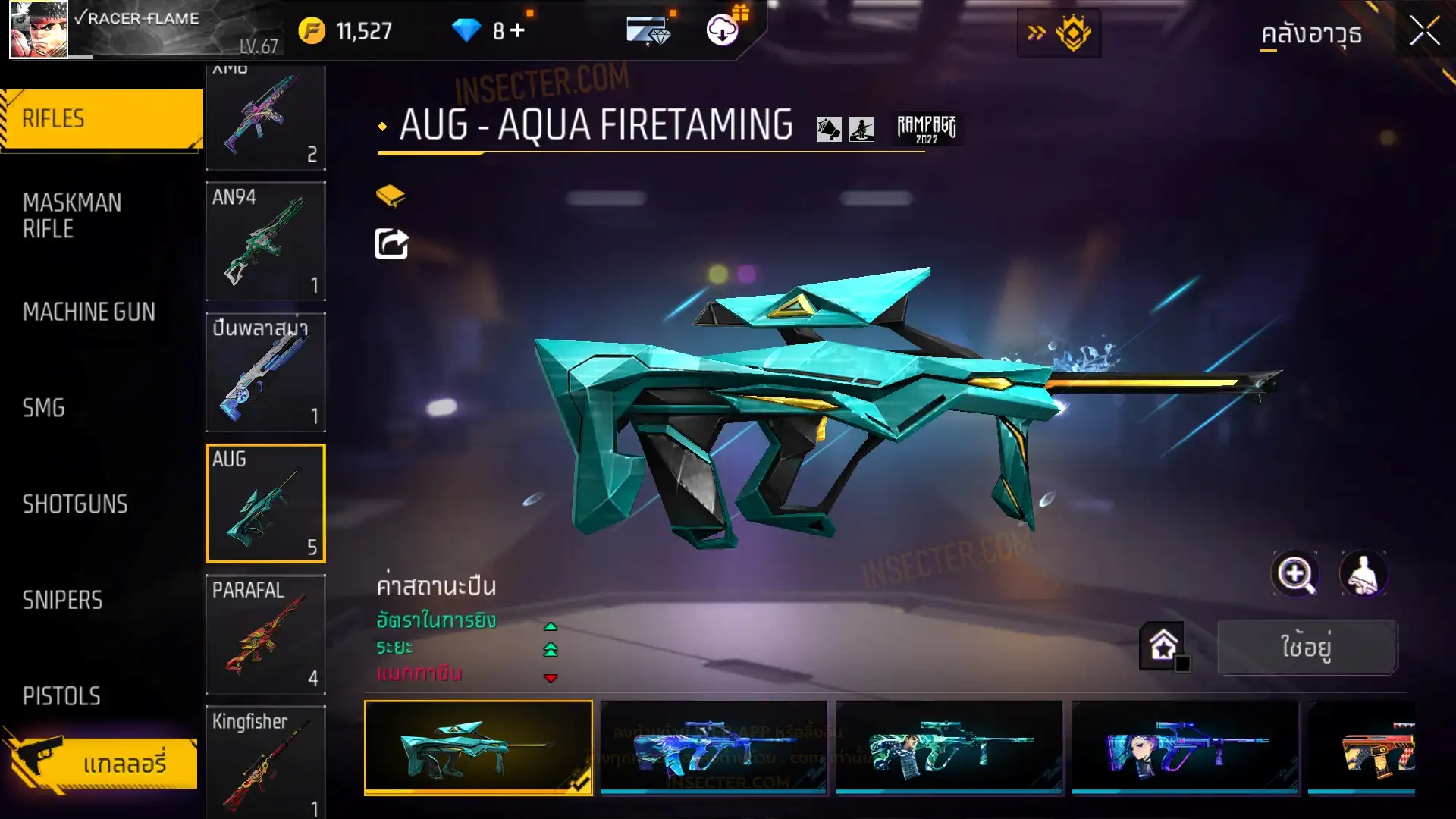Switch to the Rifles category
Viewport: 1456px width, 819px height.
point(102,119)
